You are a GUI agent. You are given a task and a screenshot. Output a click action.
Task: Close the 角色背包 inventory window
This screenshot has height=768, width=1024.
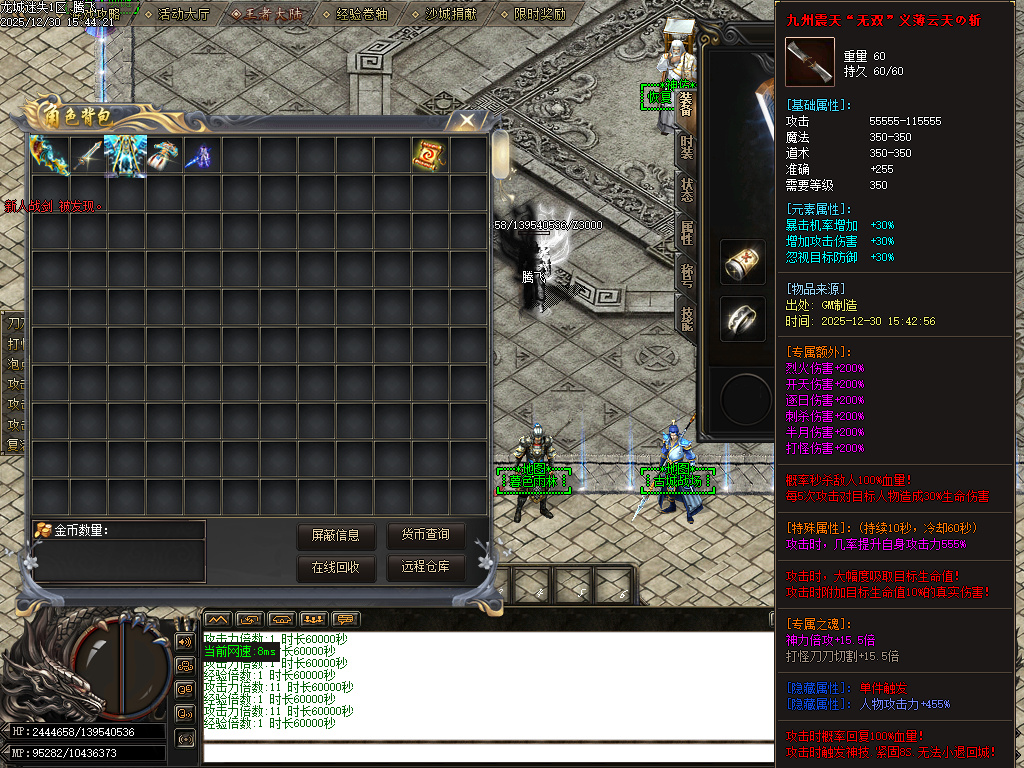pyautogui.click(x=466, y=122)
